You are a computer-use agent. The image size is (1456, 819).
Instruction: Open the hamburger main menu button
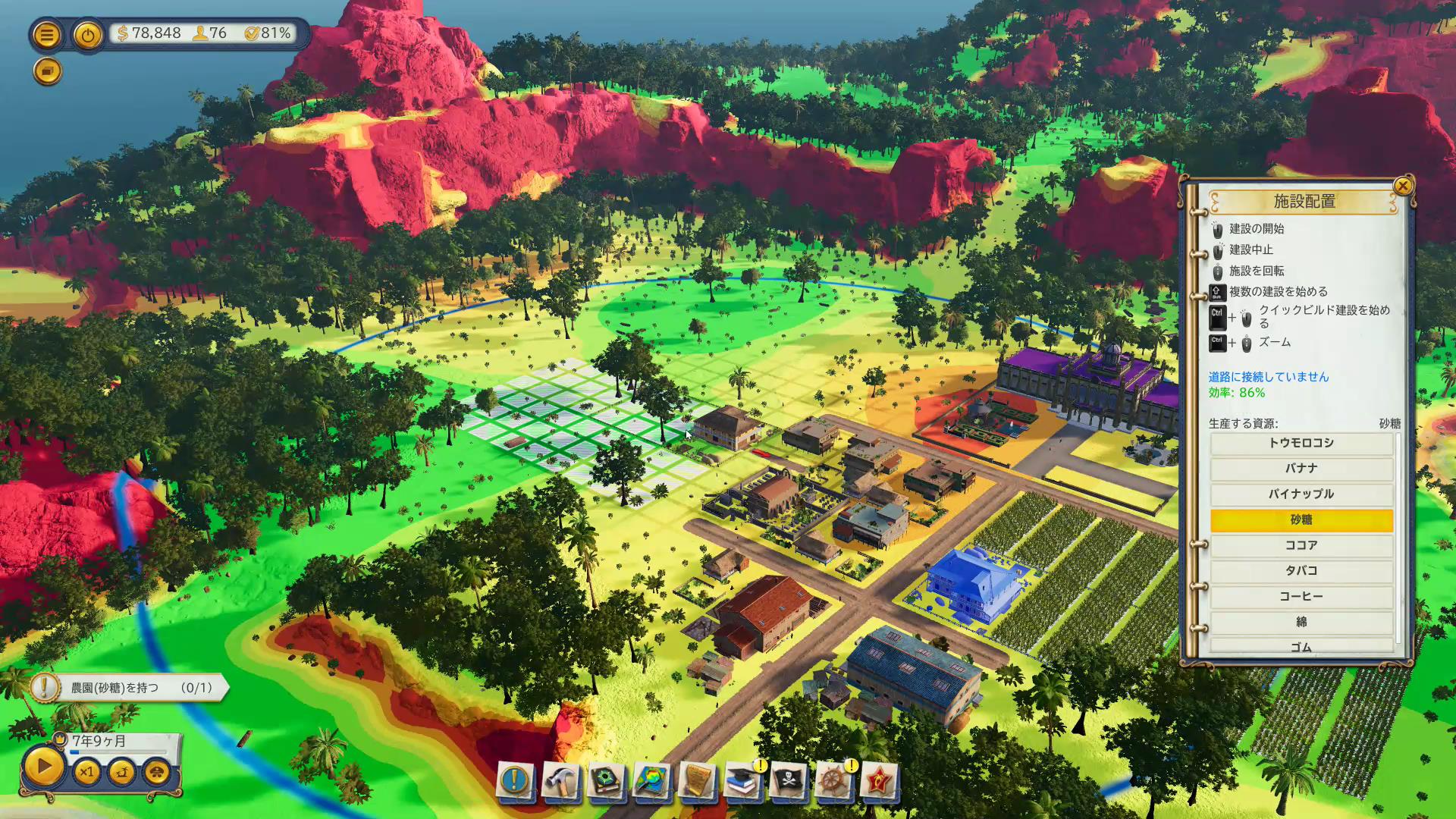(x=46, y=35)
